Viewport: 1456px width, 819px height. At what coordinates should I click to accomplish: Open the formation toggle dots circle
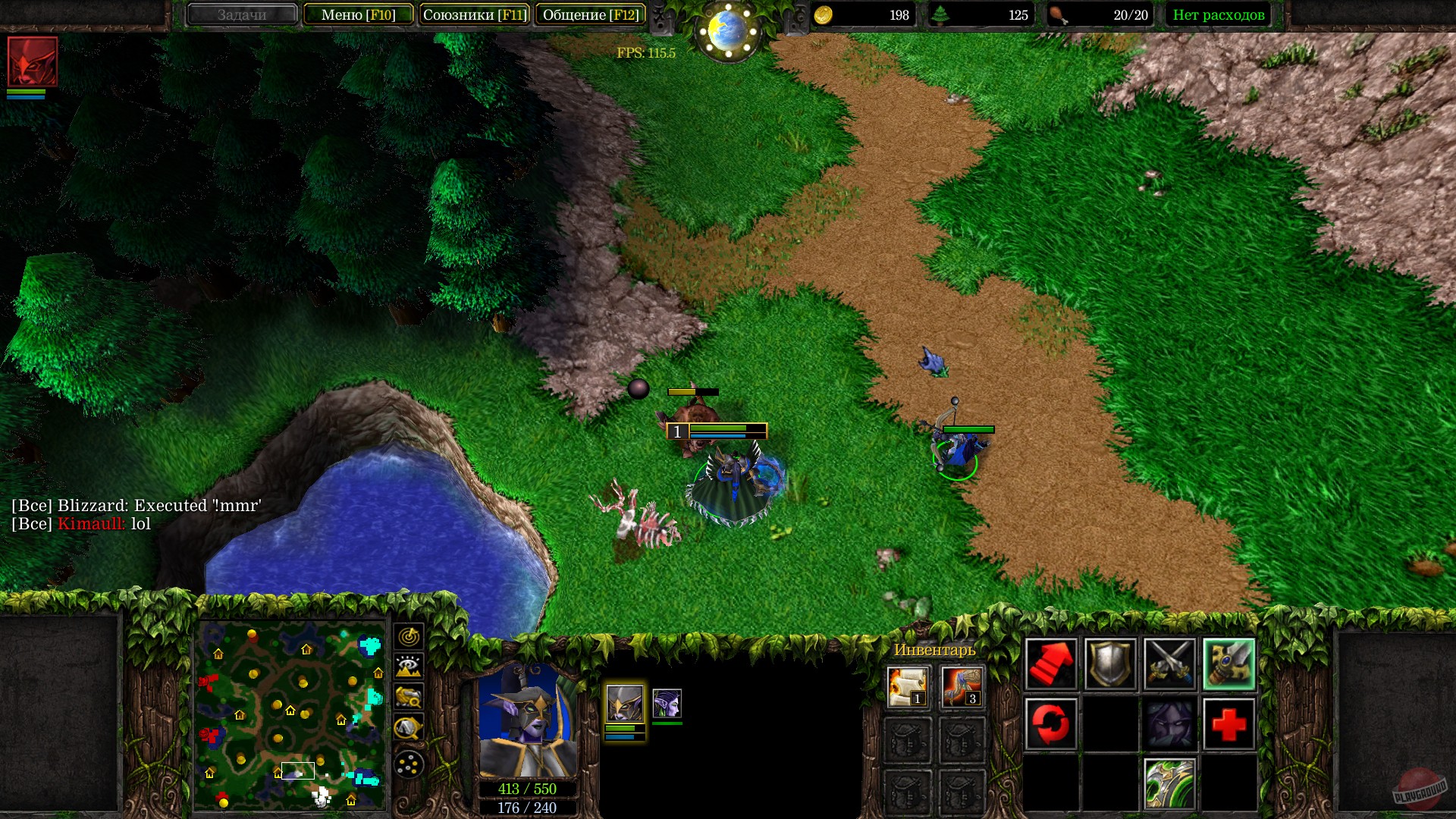[x=409, y=764]
